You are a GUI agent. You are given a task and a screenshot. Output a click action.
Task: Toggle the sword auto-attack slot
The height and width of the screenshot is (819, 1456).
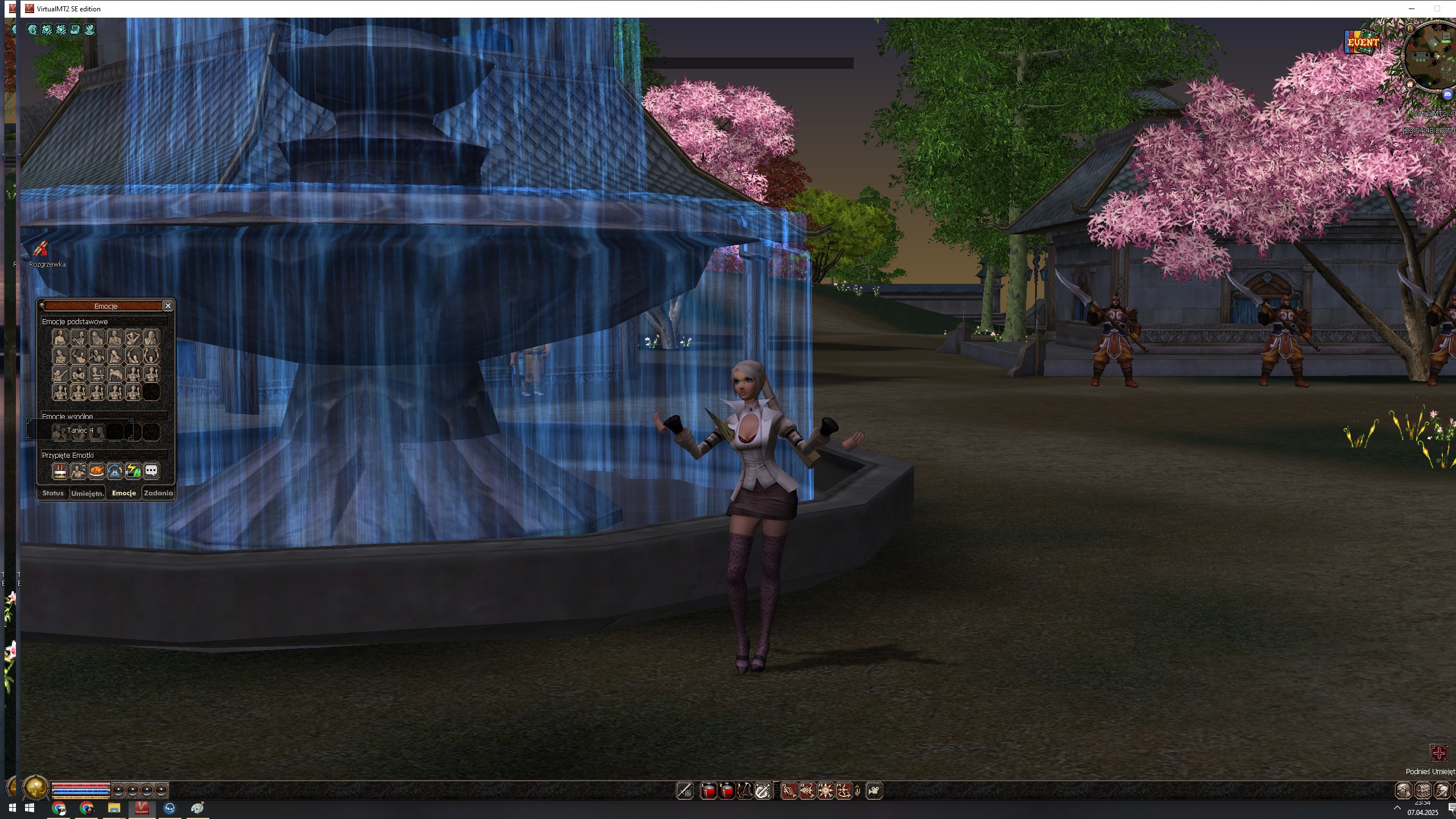[x=685, y=791]
